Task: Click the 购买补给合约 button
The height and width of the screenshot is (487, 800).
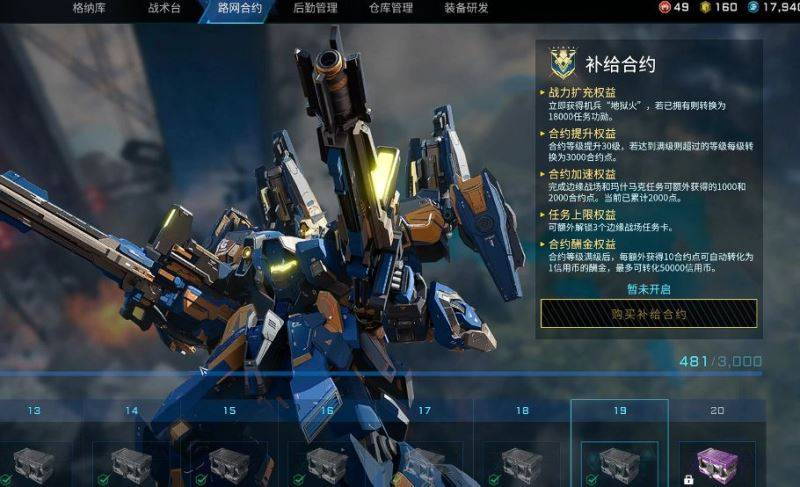Action: tap(649, 314)
